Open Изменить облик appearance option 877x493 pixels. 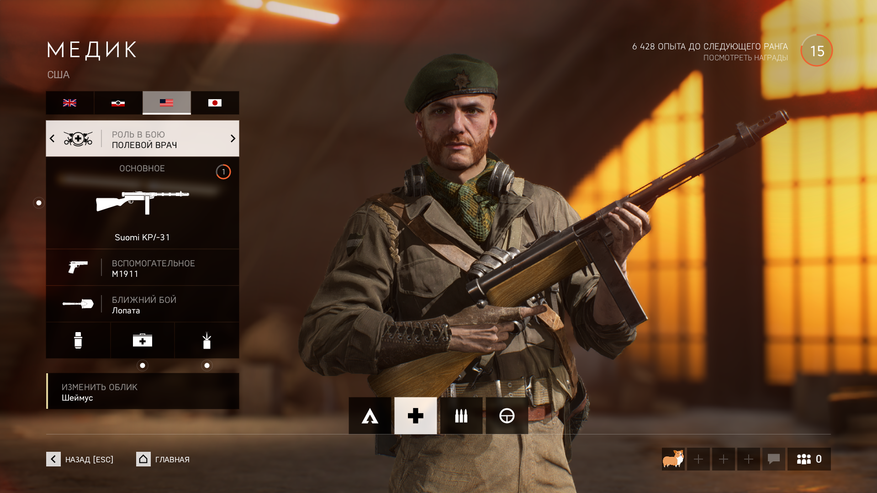pos(142,391)
